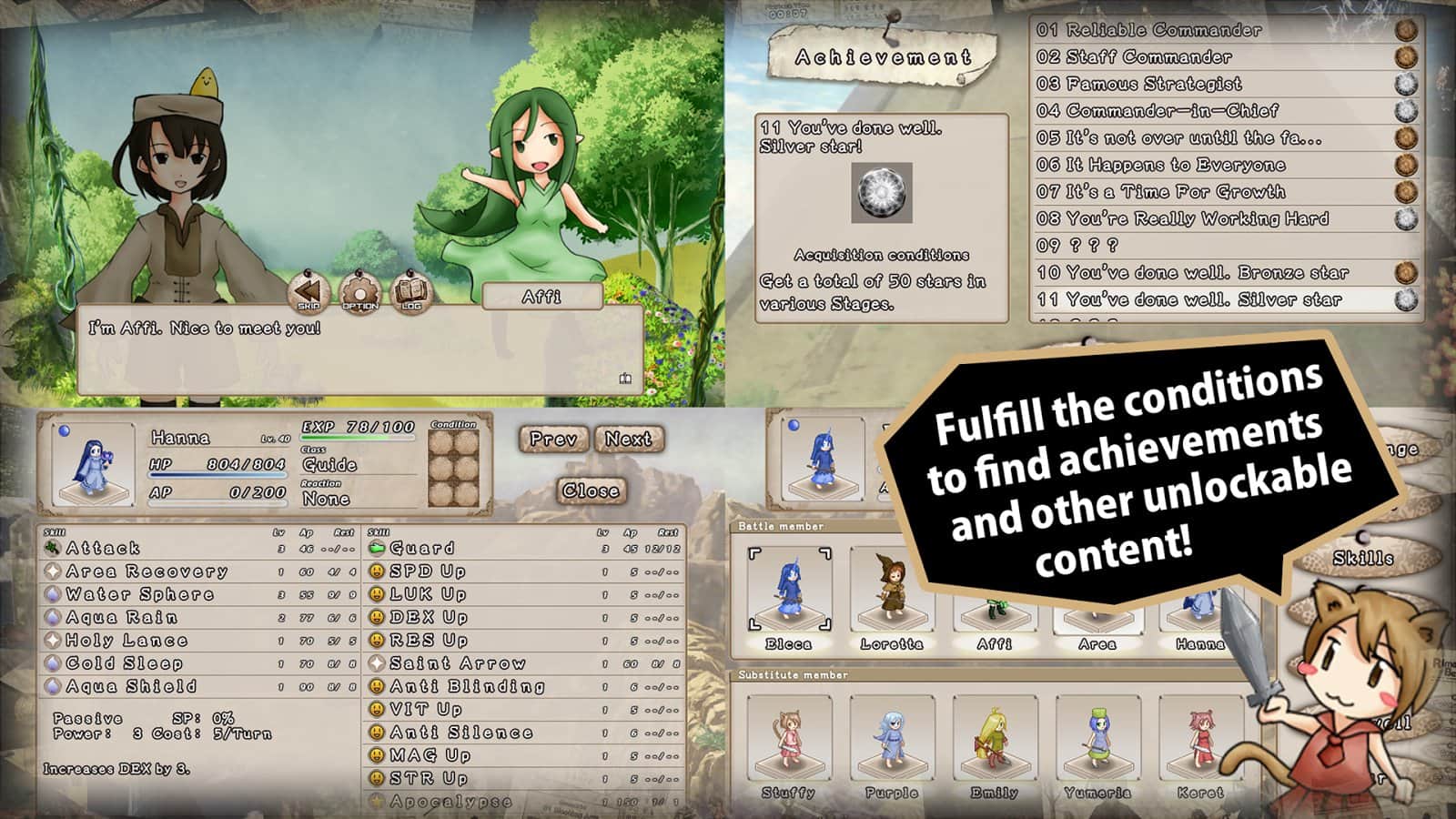Show the next character with Next
This screenshot has height=819, width=1456.
click(x=628, y=440)
